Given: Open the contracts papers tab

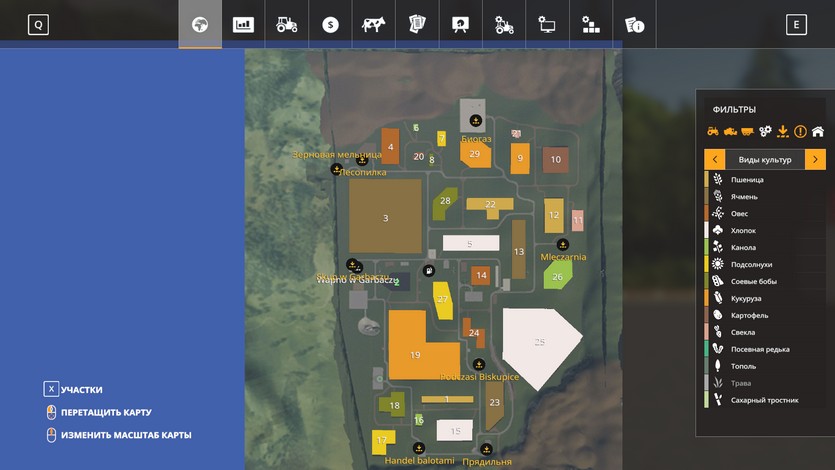Looking at the screenshot, I should (417, 25).
